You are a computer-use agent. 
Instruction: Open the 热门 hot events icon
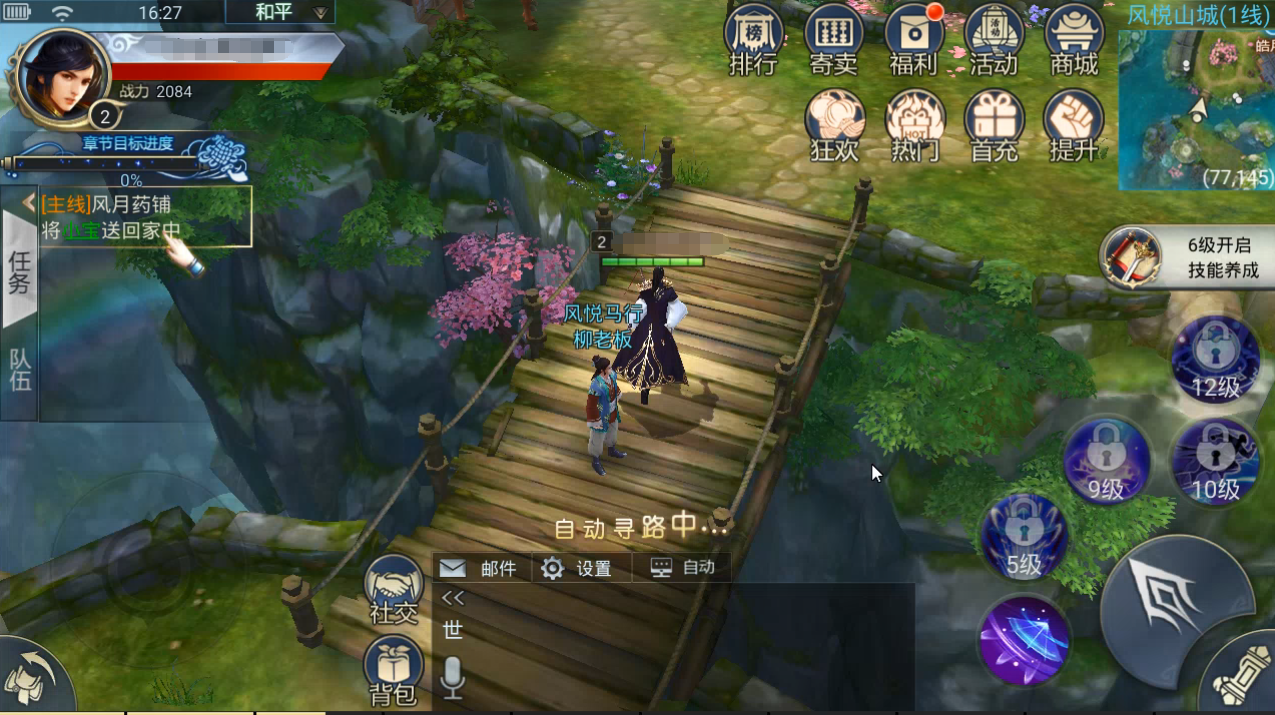pos(915,126)
